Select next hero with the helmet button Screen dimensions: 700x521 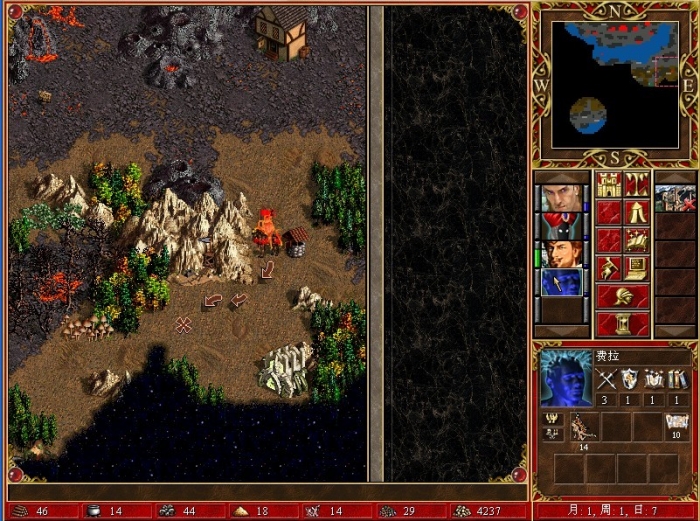[x=622, y=297]
